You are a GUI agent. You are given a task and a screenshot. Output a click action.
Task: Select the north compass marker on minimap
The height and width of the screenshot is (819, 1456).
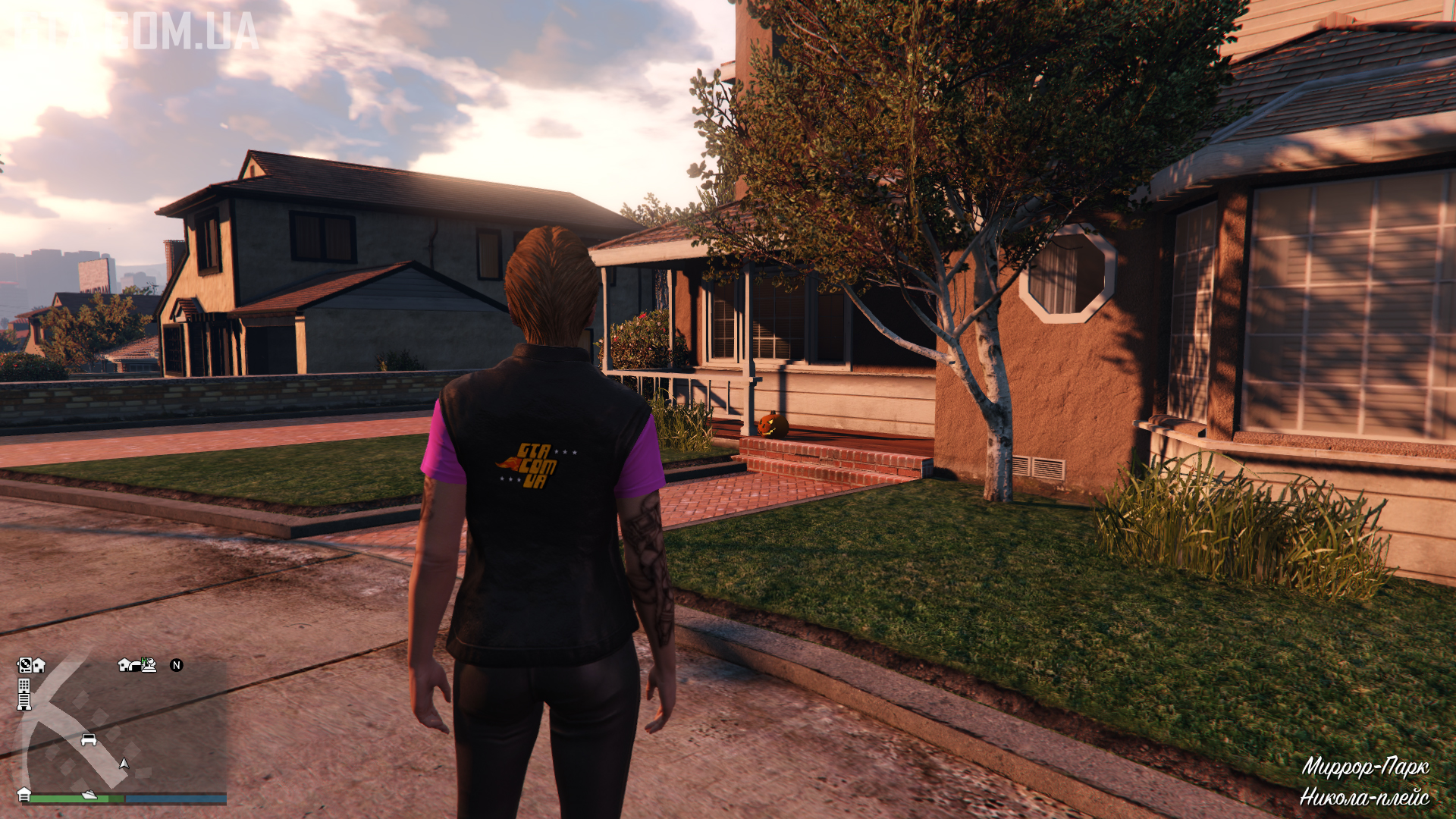tap(177, 665)
